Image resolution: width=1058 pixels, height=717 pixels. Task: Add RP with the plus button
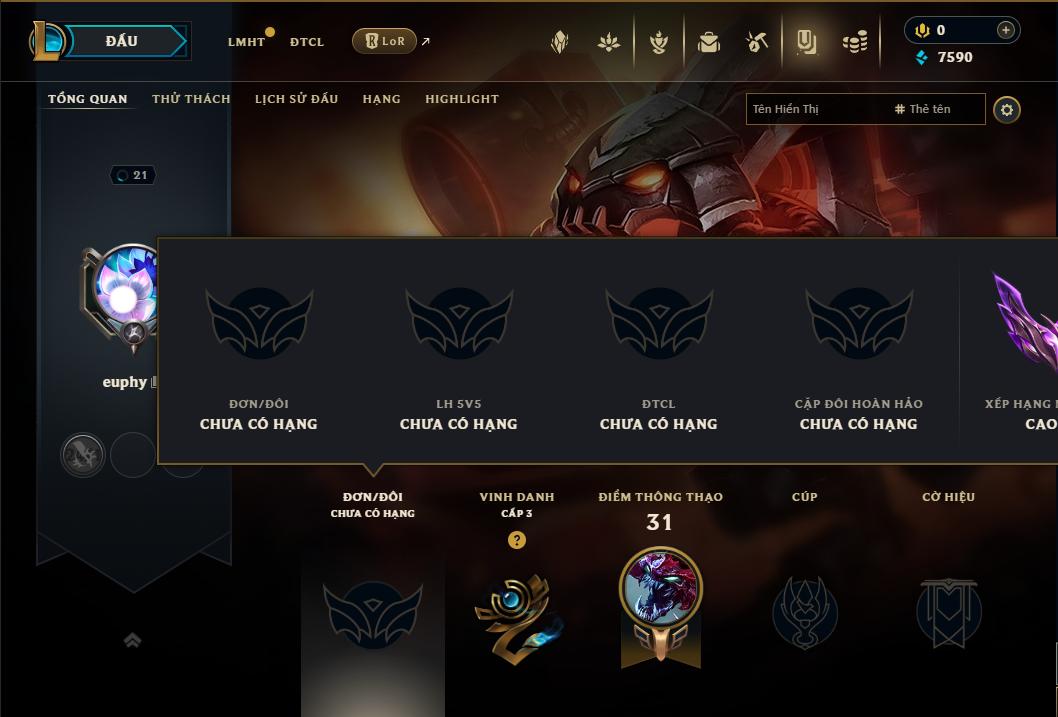[1005, 30]
